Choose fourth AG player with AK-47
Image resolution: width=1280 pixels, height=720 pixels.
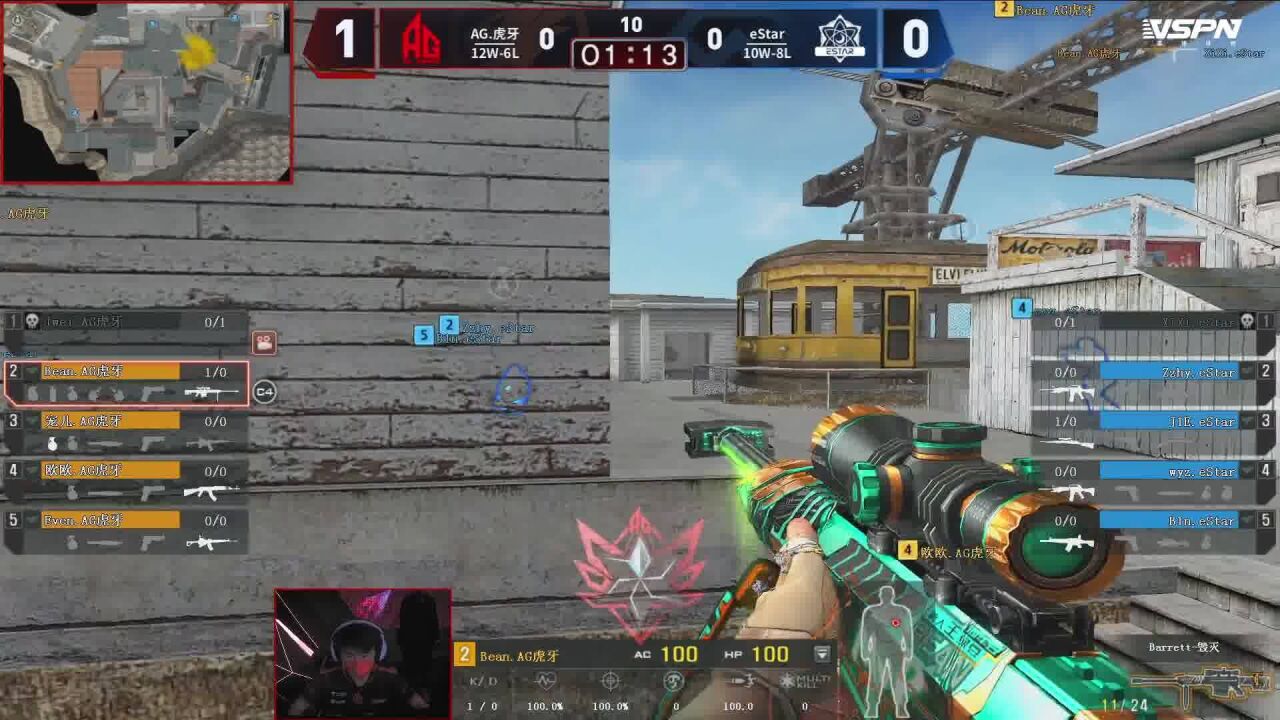tap(127, 481)
